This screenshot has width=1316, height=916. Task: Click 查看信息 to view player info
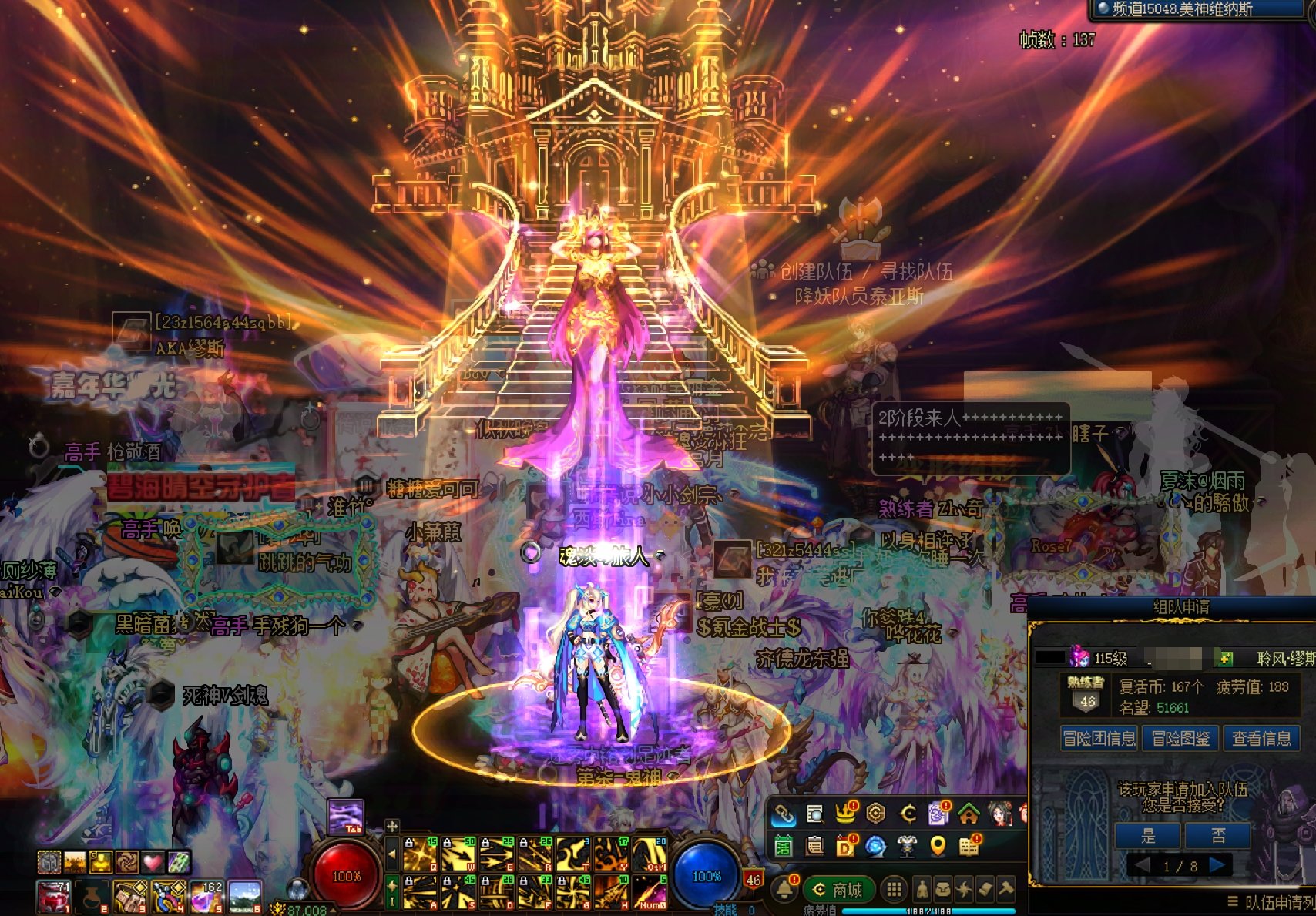click(x=1261, y=739)
